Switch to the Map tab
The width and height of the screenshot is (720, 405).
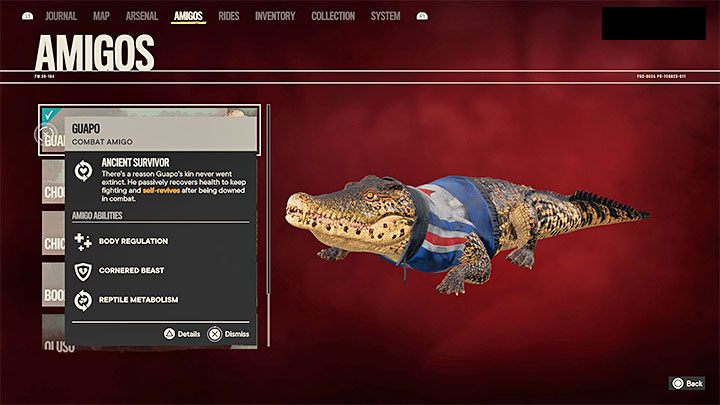point(101,16)
